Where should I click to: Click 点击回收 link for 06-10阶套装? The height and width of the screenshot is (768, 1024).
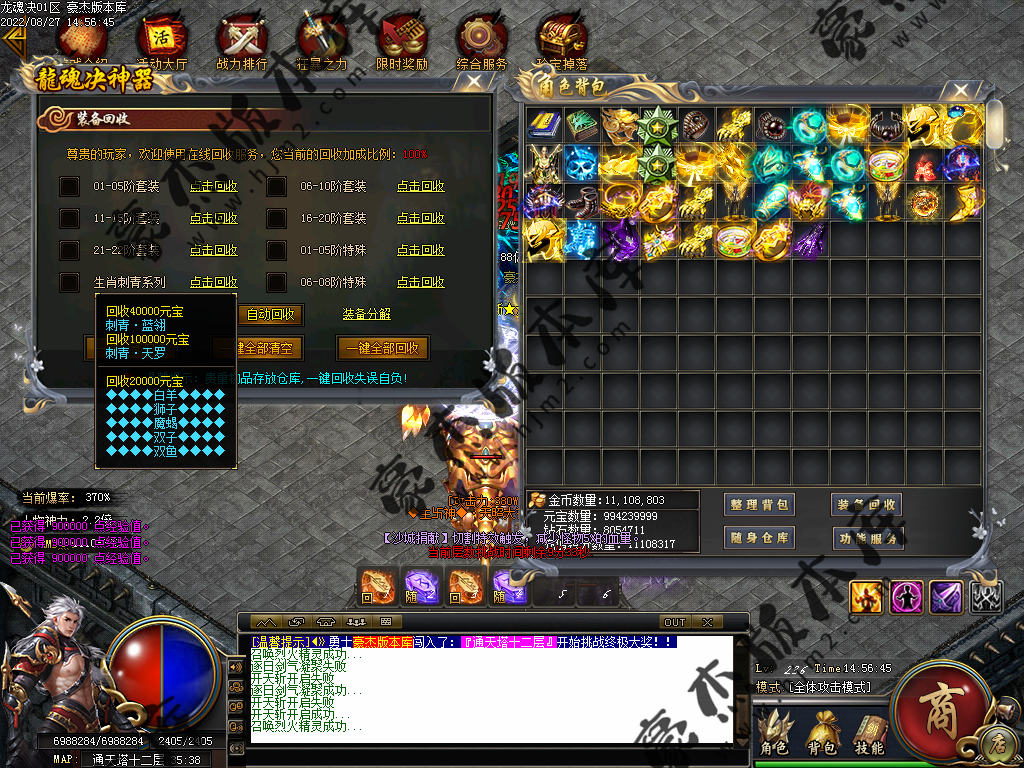(x=420, y=186)
